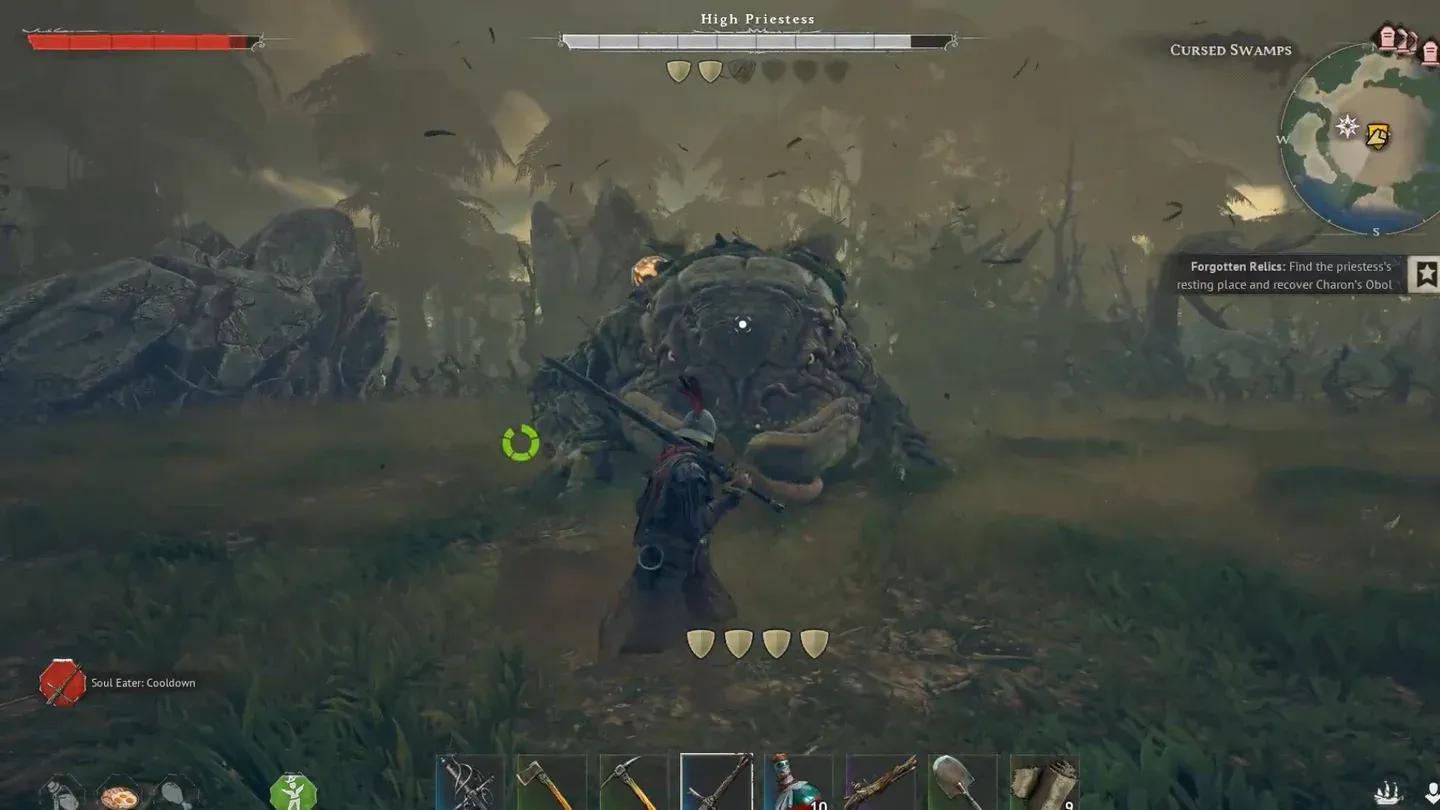Screen dimensions: 1440x810
Task: Select the fried food plate icon
Action: pyautogui.click(x=119, y=796)
